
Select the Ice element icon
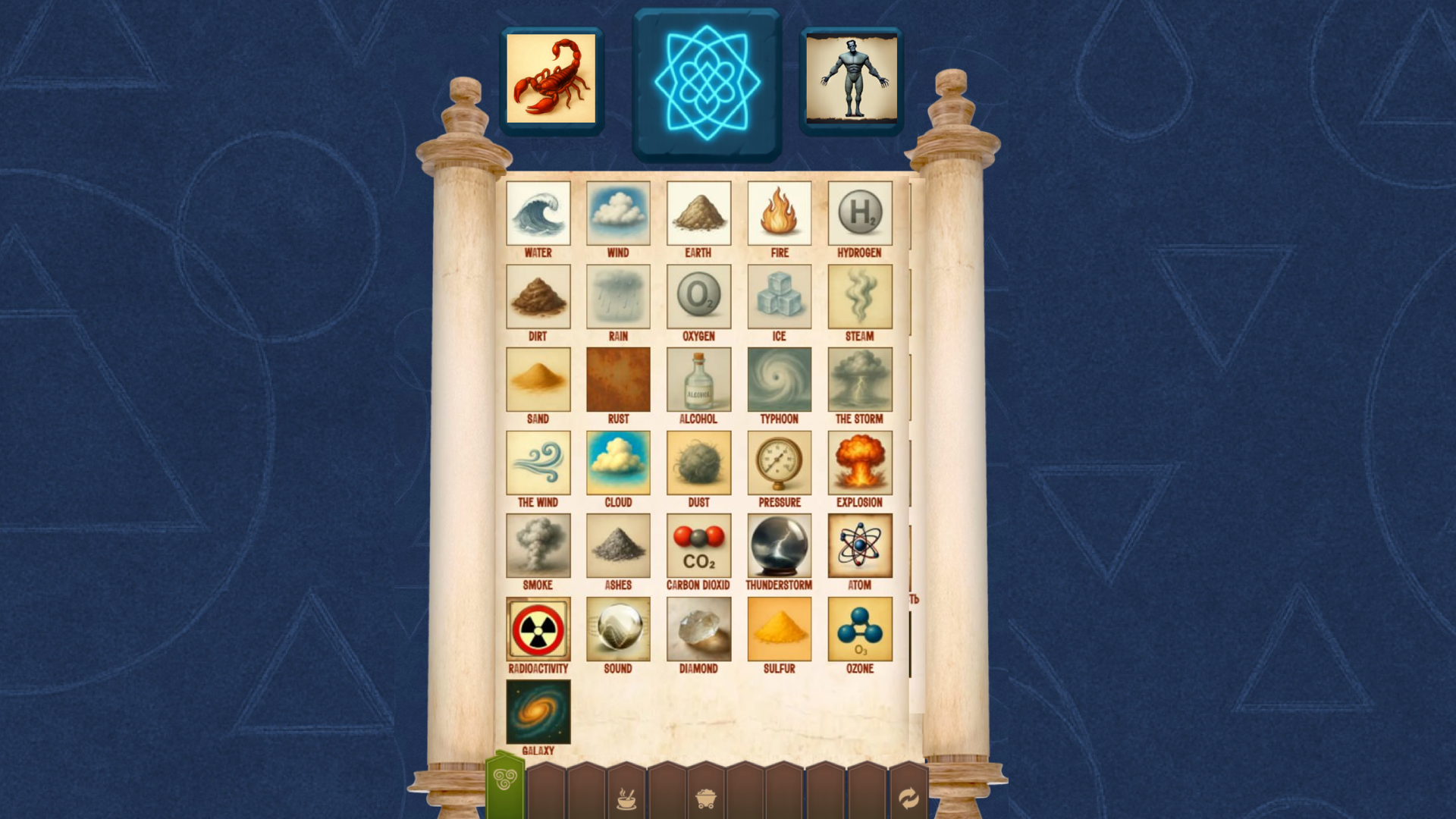tap(779, 297)
